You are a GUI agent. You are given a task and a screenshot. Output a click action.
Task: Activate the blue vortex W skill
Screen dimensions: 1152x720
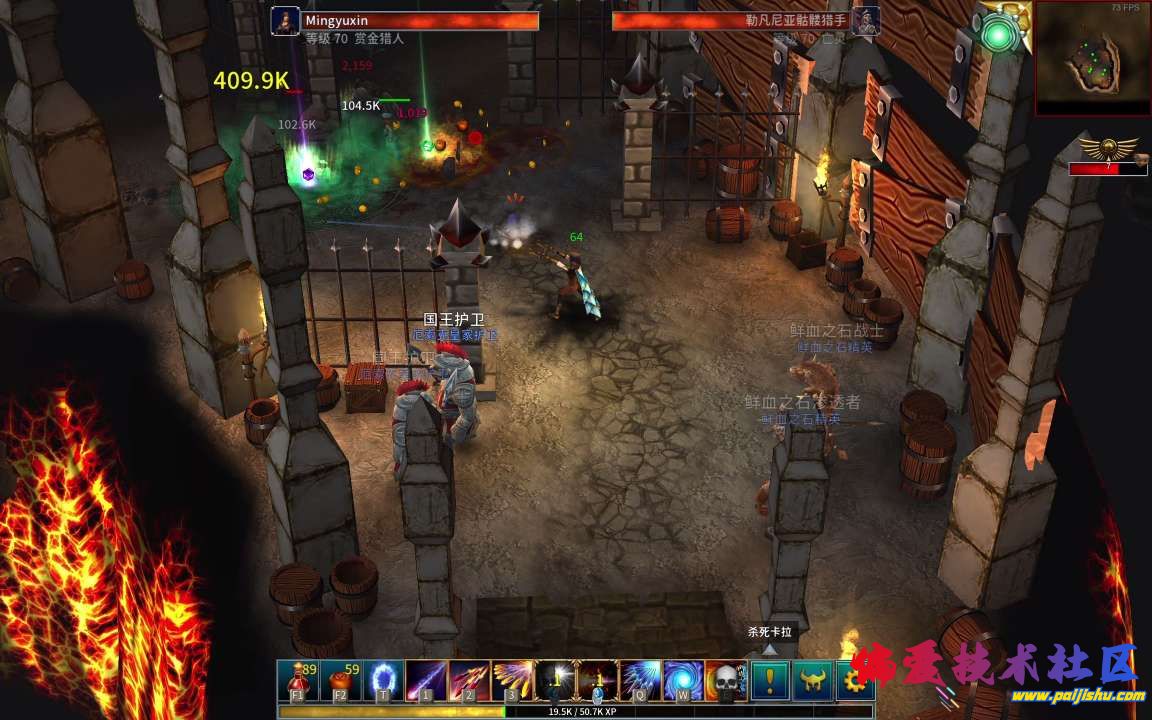(684, 680)
